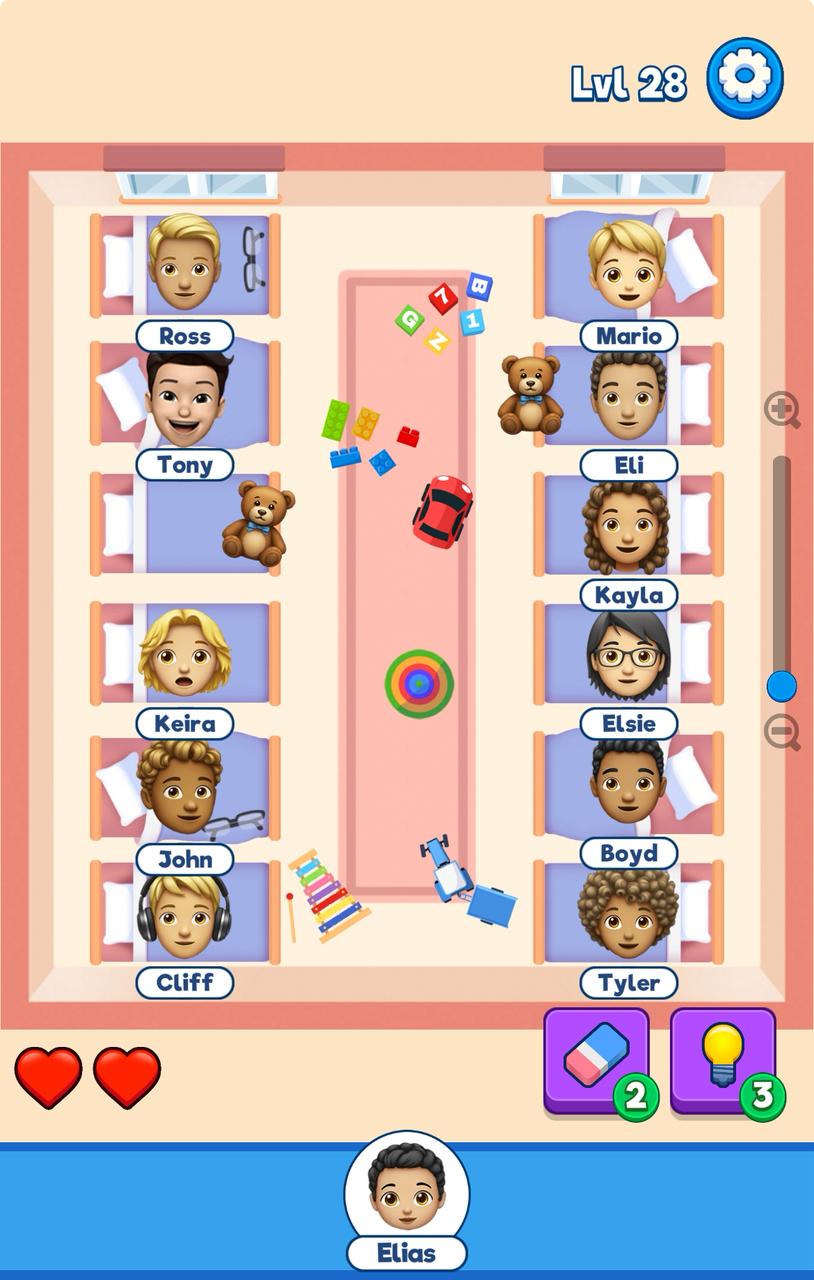Pick Tony's bed
This screenshot has width=814, height=1280.
pos(185,395)
